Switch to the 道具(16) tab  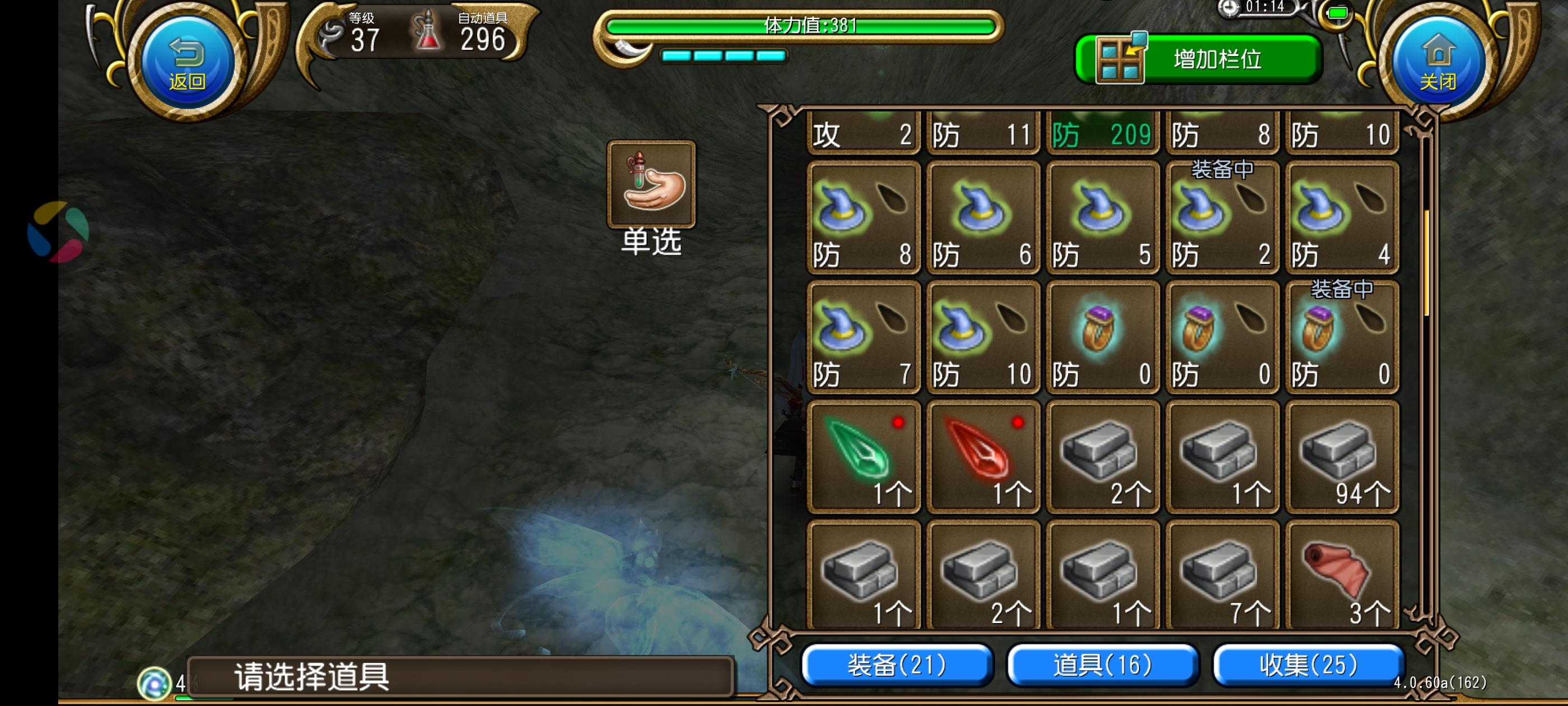(x=1105, y=666)
